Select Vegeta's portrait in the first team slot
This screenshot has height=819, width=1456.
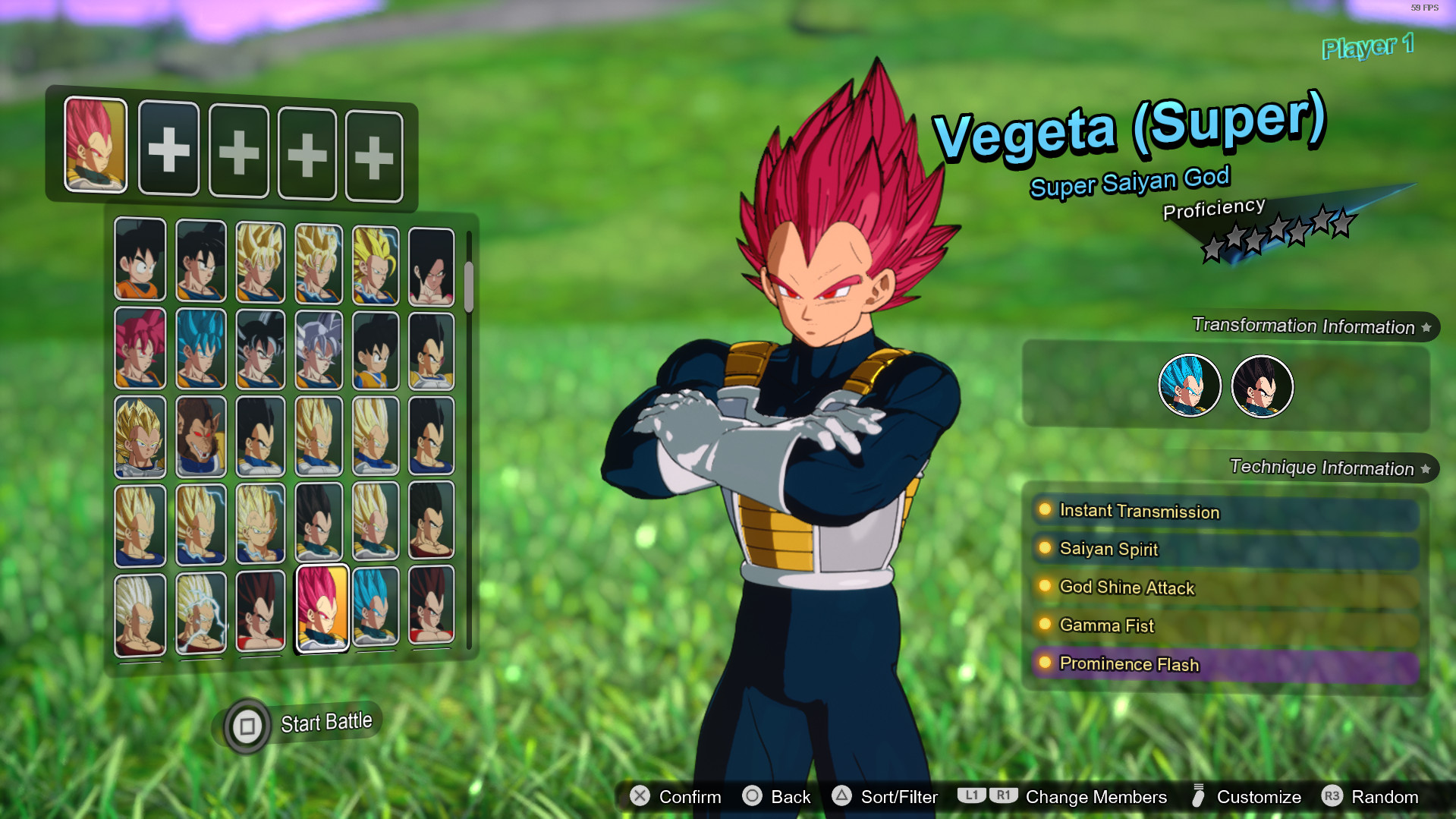point(94,147)
